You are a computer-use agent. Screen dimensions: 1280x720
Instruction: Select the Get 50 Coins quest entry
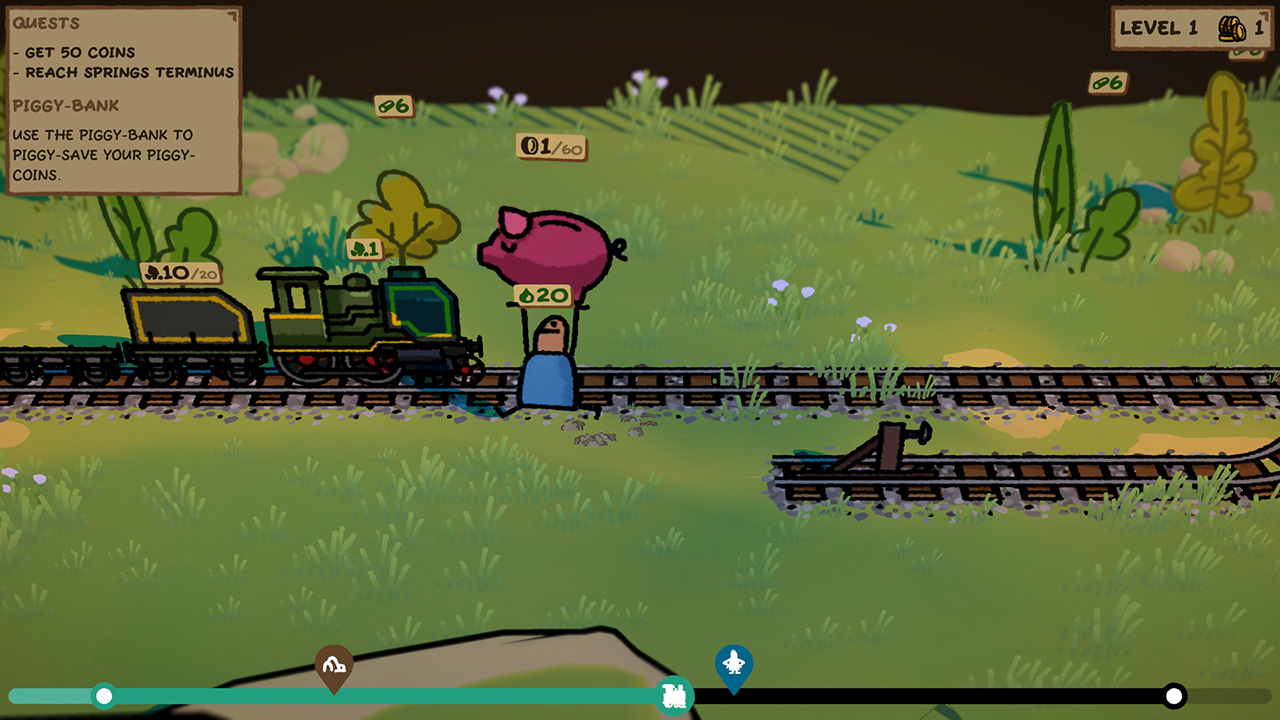coord(72,51)
